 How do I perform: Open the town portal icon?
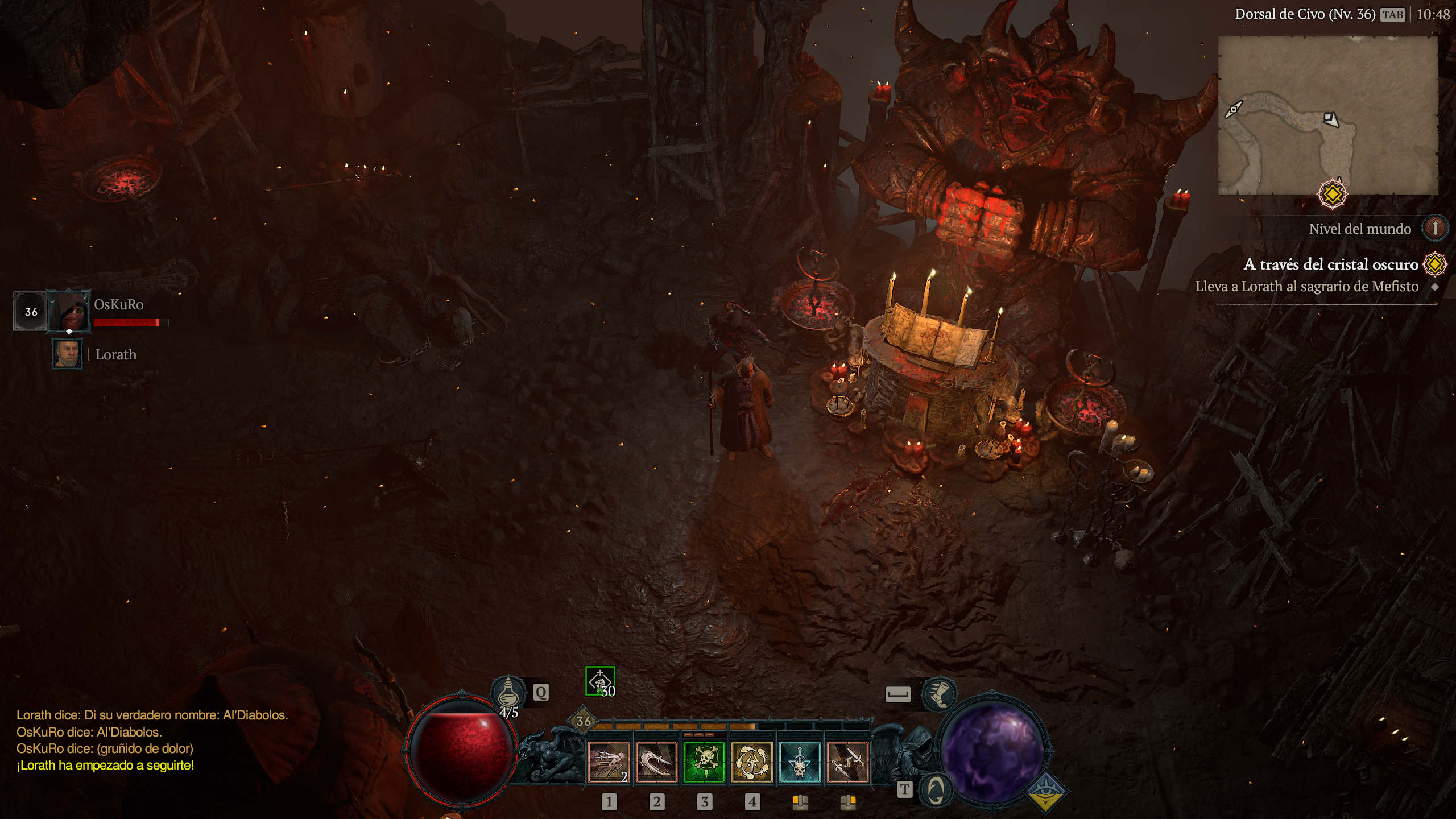click(x=936, y=789)
